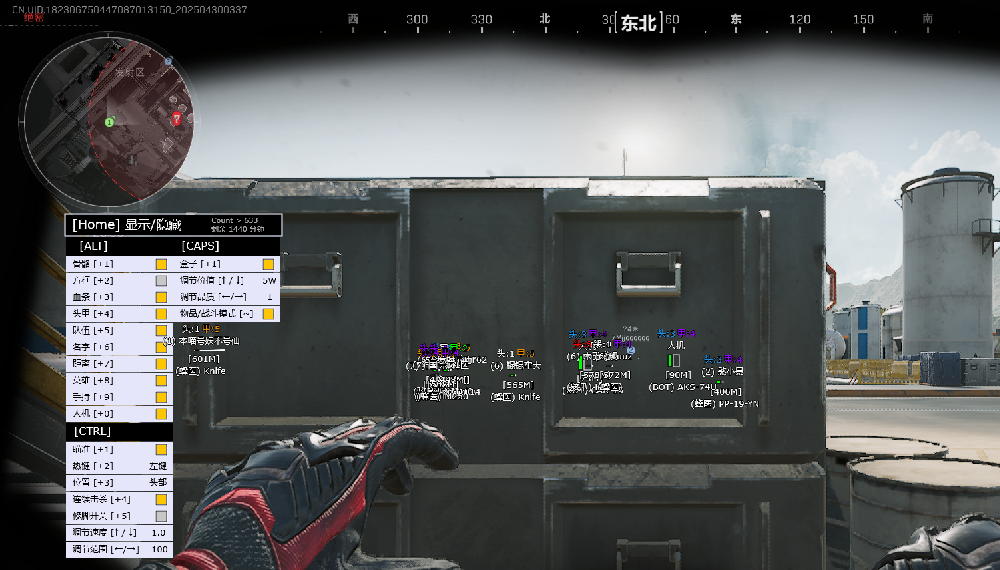
Task: Switch off the 人机 [+0] checkbox
Action: pyautogui.click(x=161, y=413)
